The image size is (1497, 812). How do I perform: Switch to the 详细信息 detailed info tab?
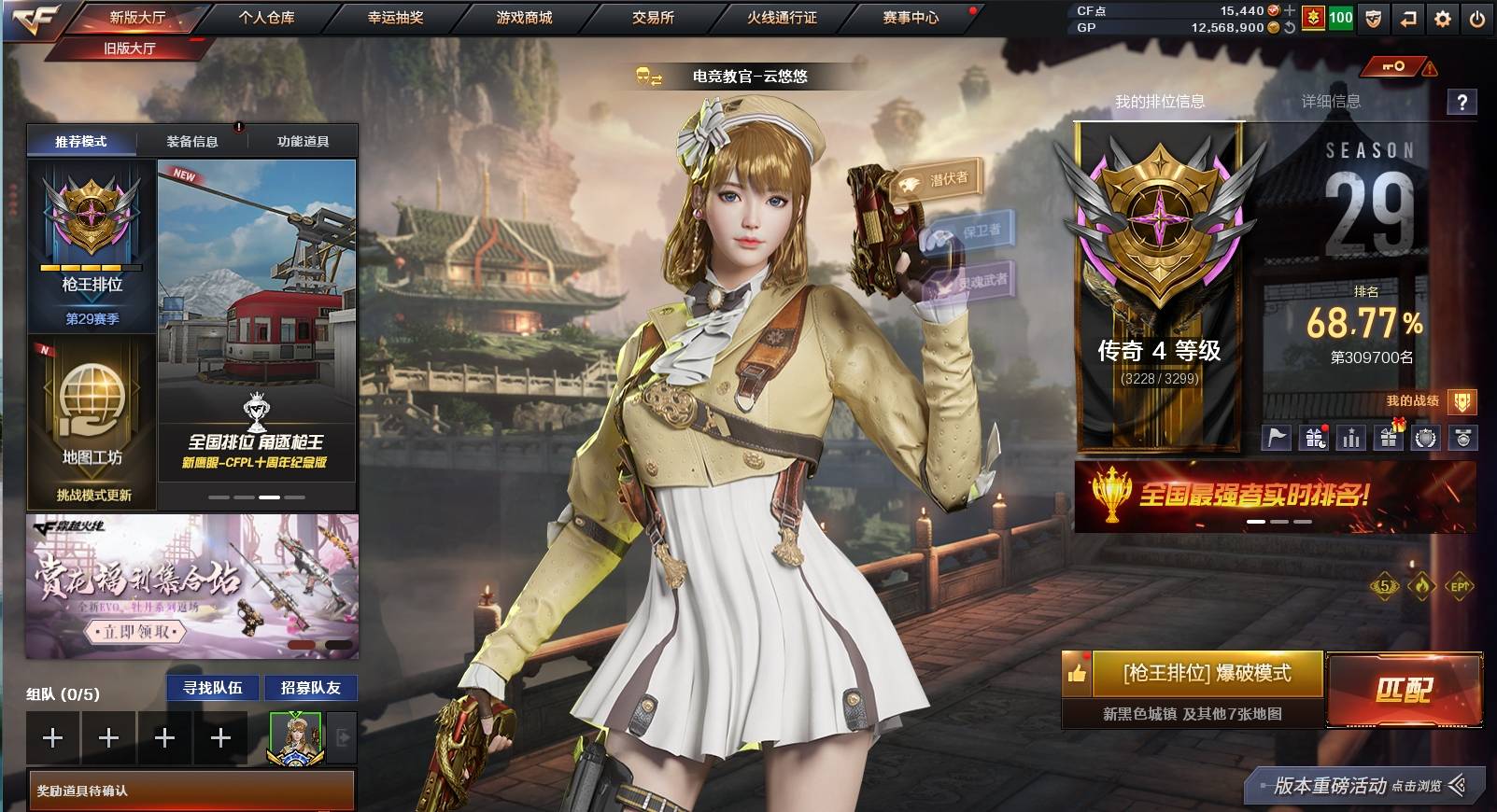(x=1331, y=101)
